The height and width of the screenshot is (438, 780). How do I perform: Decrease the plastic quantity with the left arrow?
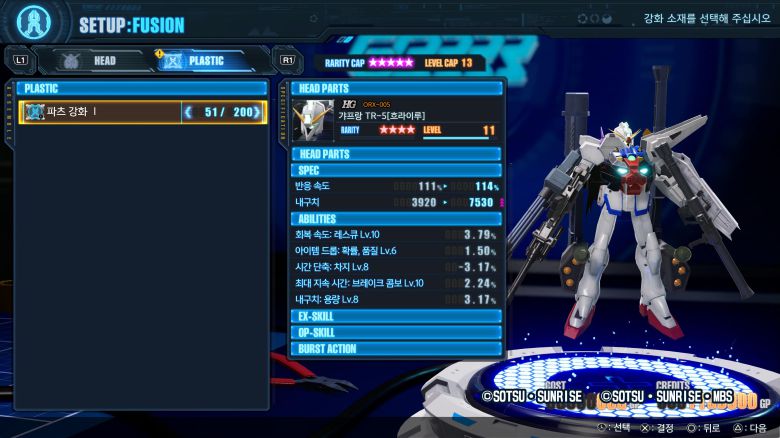click(x=187, y=112)
